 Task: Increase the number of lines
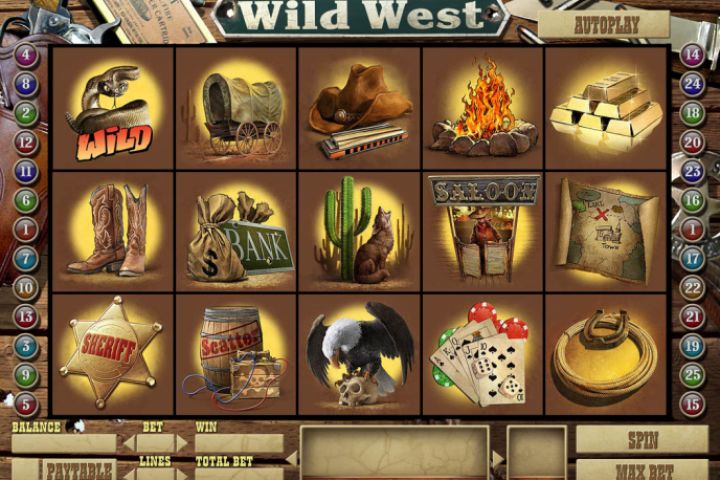click(182, 472)
